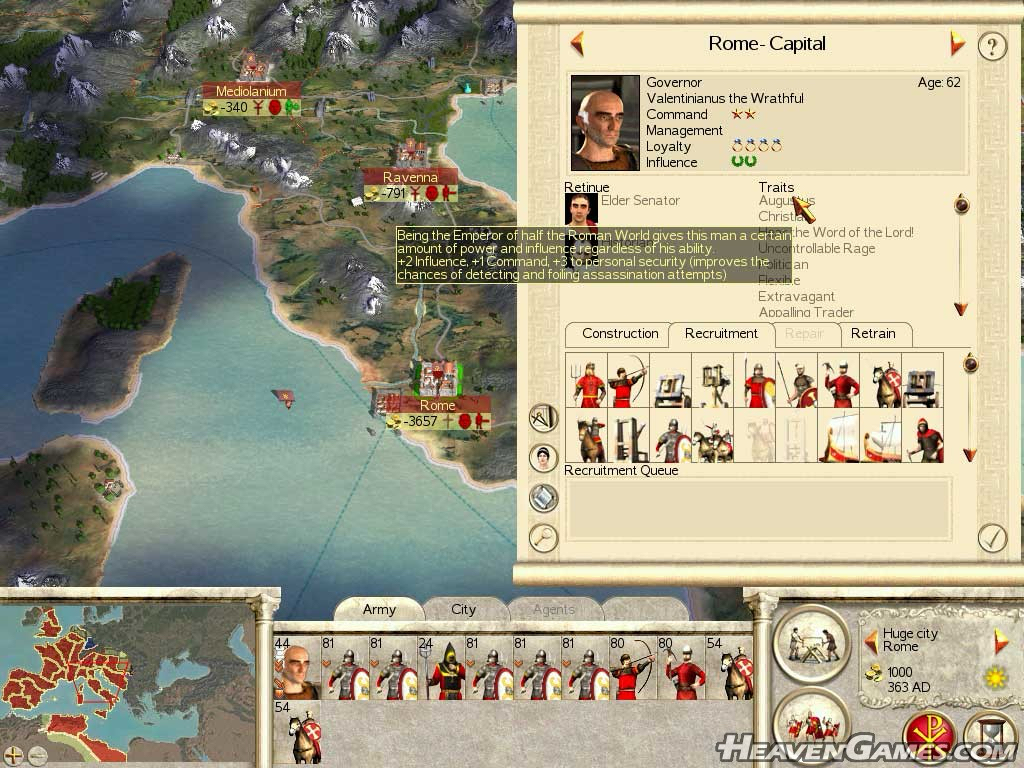Switch to the Construction tab
The height and width of the screenshot is (768, 1024).
point(620,334)
